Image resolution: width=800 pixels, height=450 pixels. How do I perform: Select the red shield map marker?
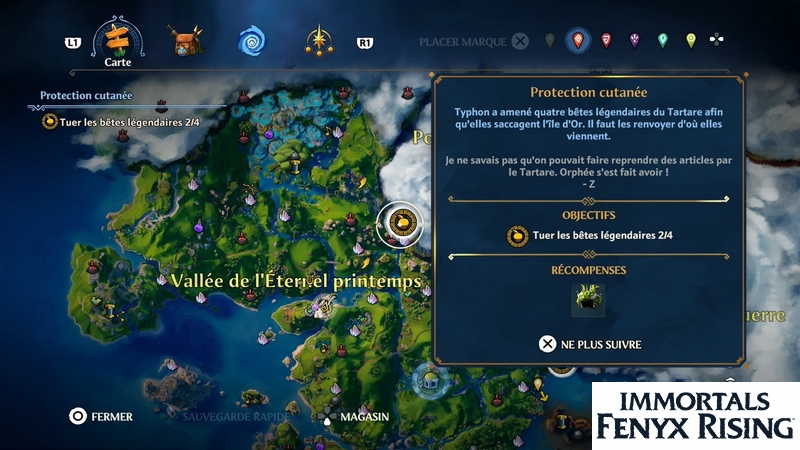606,41
